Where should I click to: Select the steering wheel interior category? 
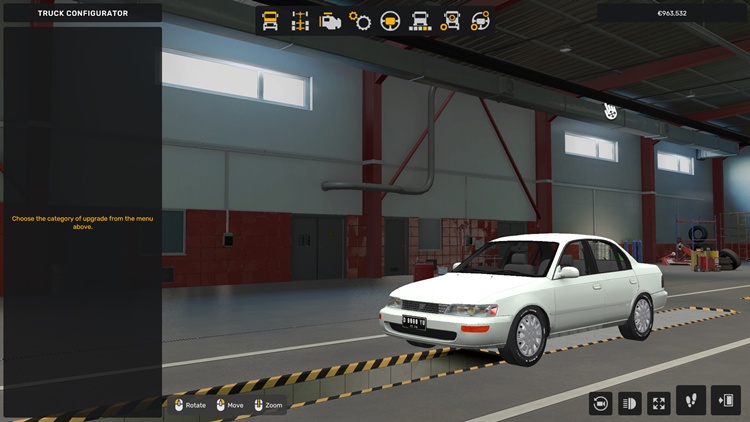click(390, 21)
